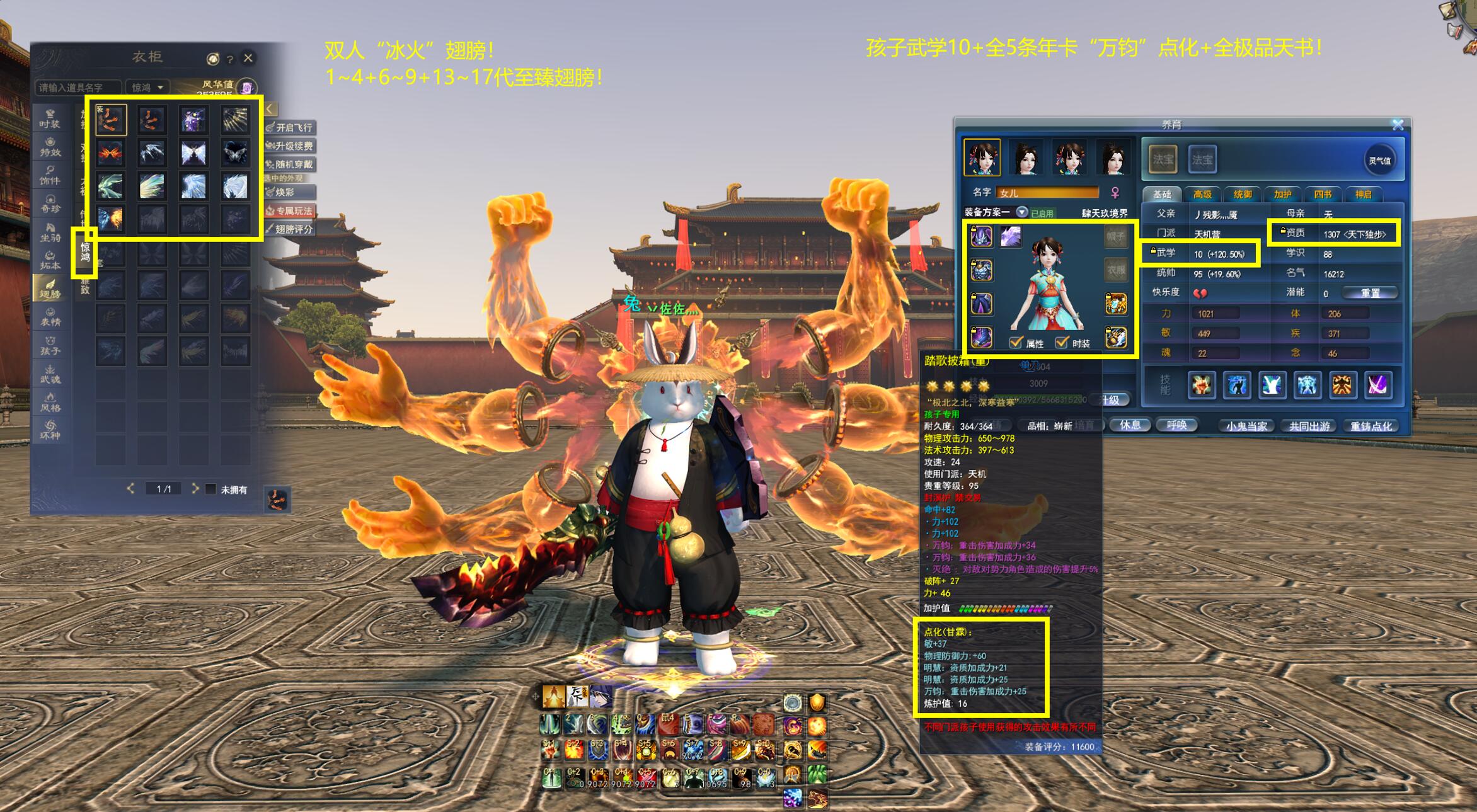Open the 四书 tab
The height and width of the screenshot is (812, 1477).
[x=1323, y=195]
